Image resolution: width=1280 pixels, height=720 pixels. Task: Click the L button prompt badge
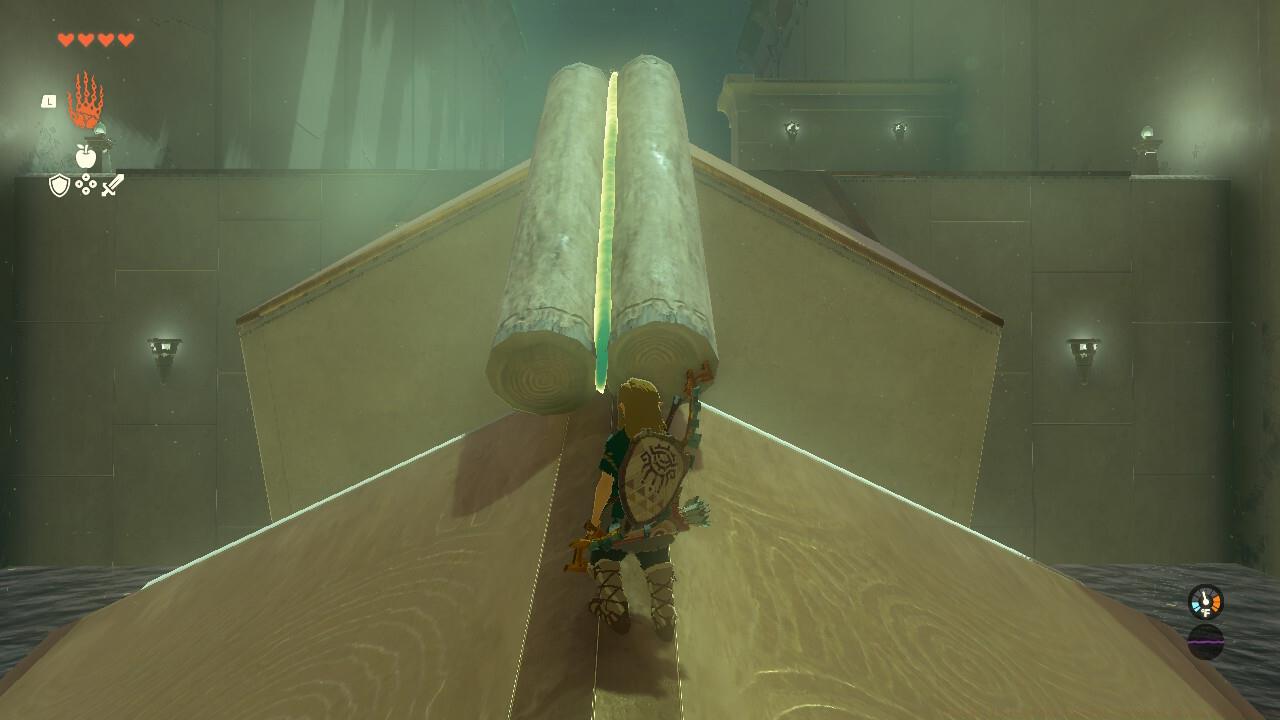(49, 101)
